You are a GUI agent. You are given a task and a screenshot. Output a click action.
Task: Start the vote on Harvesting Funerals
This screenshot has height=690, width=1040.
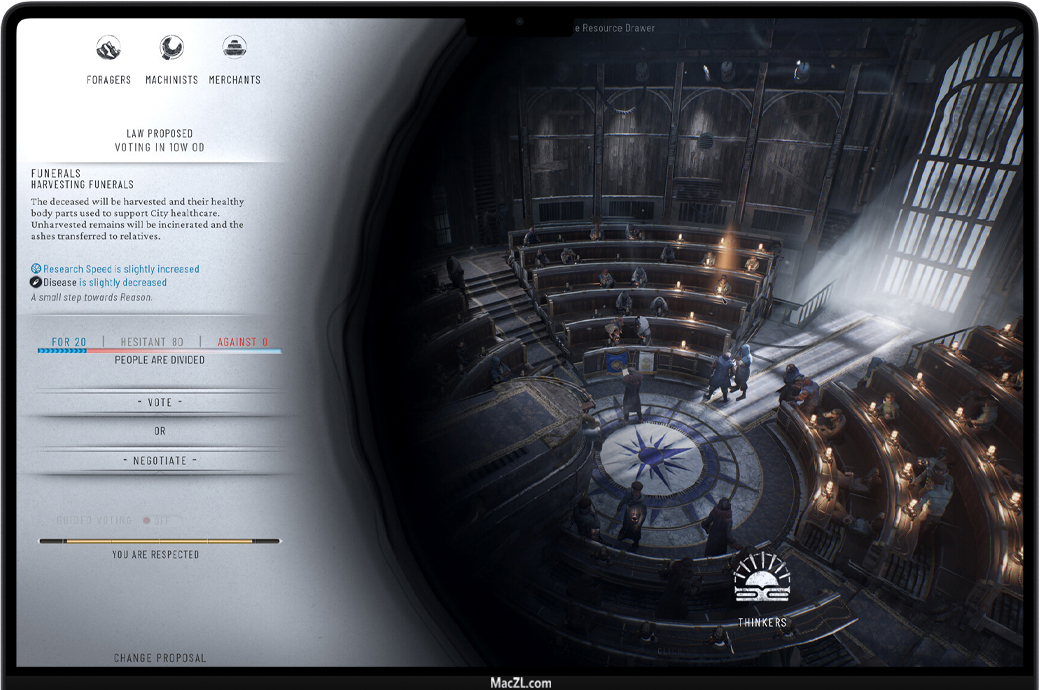point(160,402)
